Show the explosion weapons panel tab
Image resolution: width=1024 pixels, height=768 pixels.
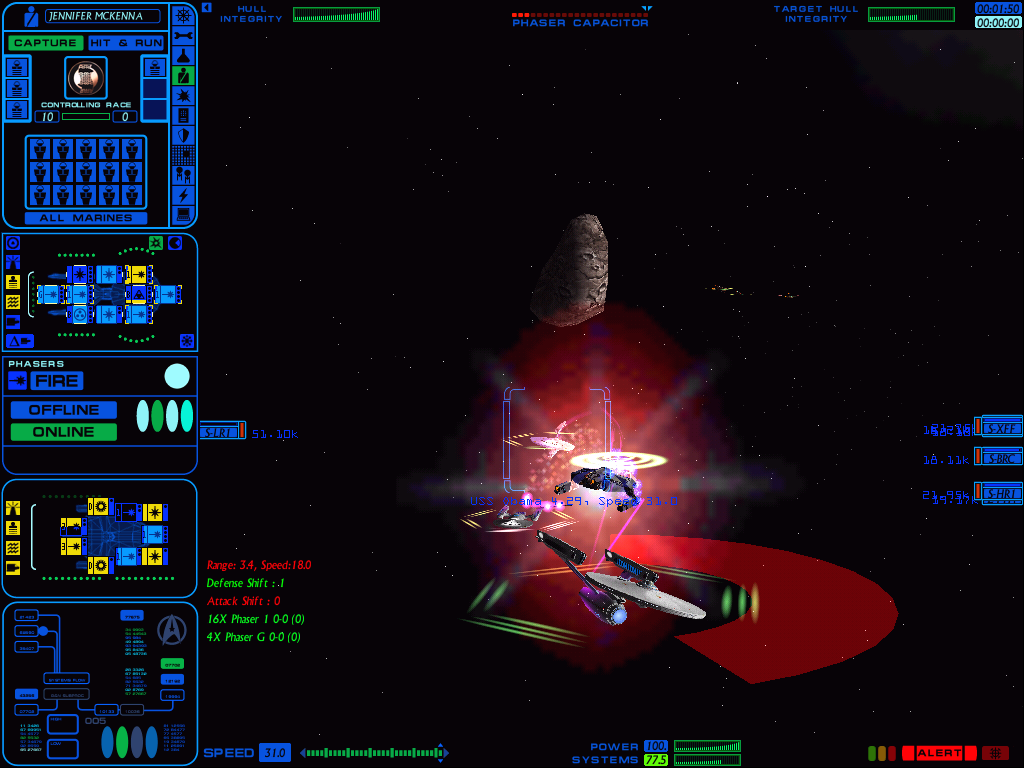(x=183, y=95)
